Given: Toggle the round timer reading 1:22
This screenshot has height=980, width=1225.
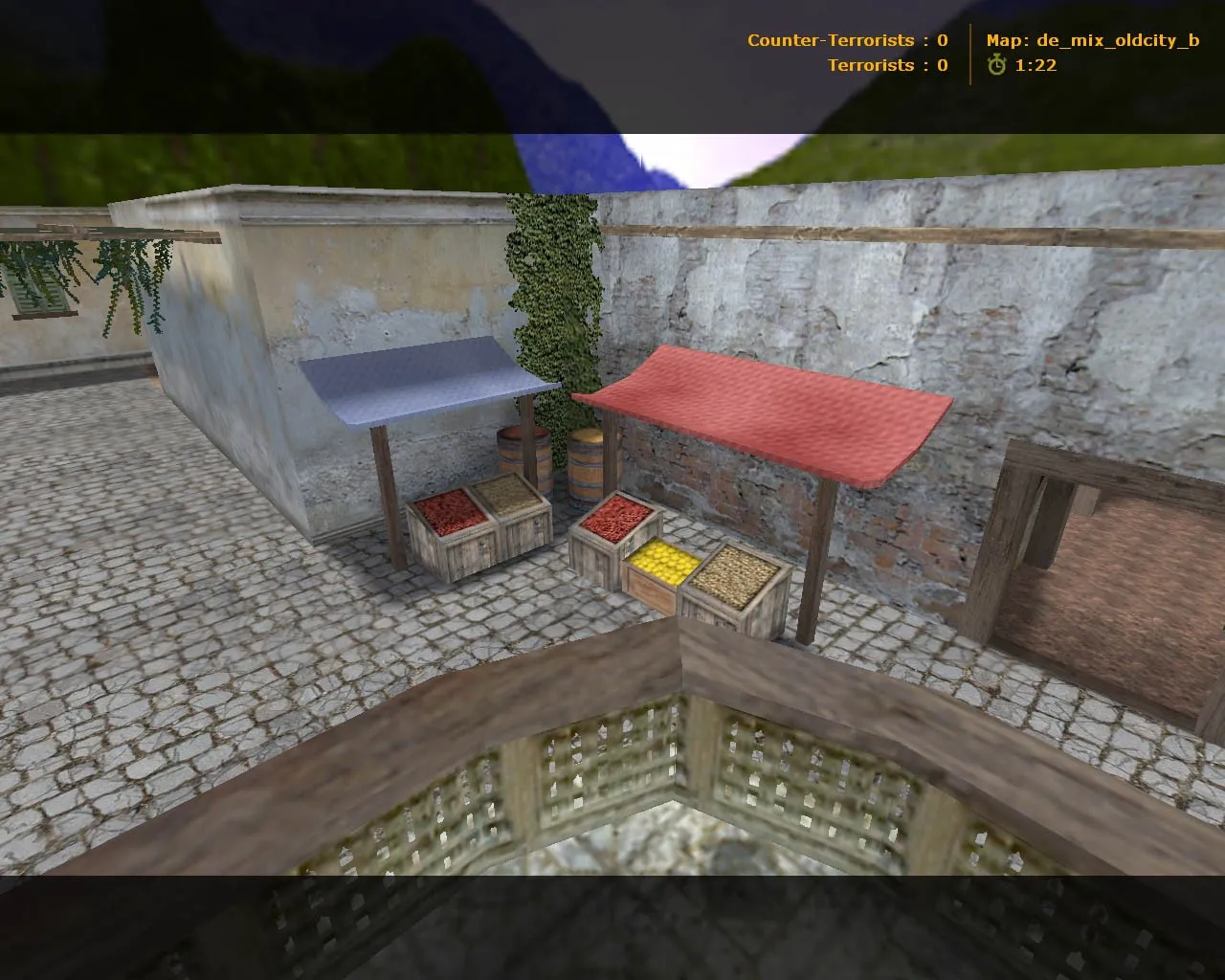Looking at the screenshot, I should [x=1036, y=67].
